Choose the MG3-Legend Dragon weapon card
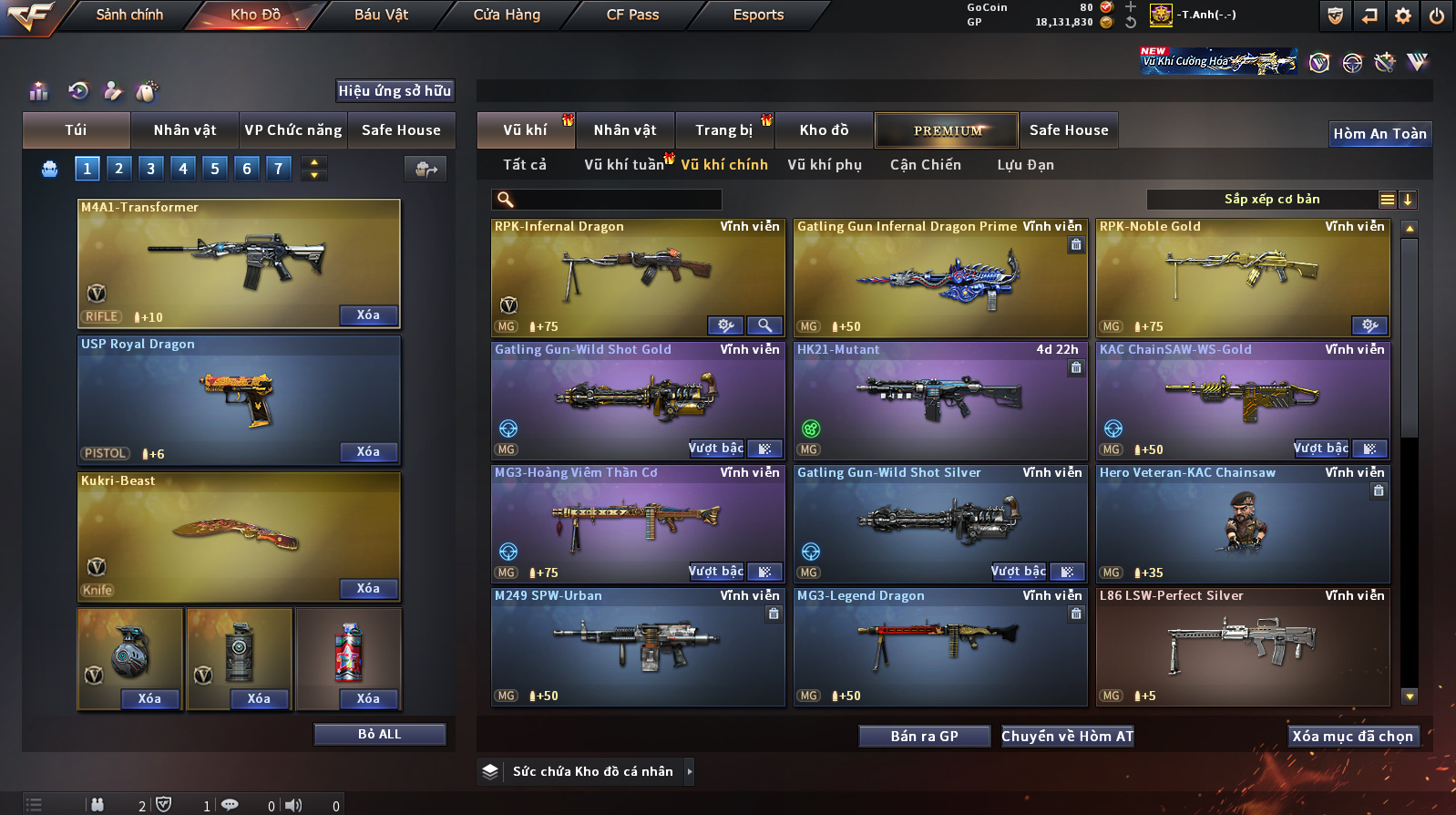The height and width of the screenshot is (815, 1456). (x=939, y=643)
